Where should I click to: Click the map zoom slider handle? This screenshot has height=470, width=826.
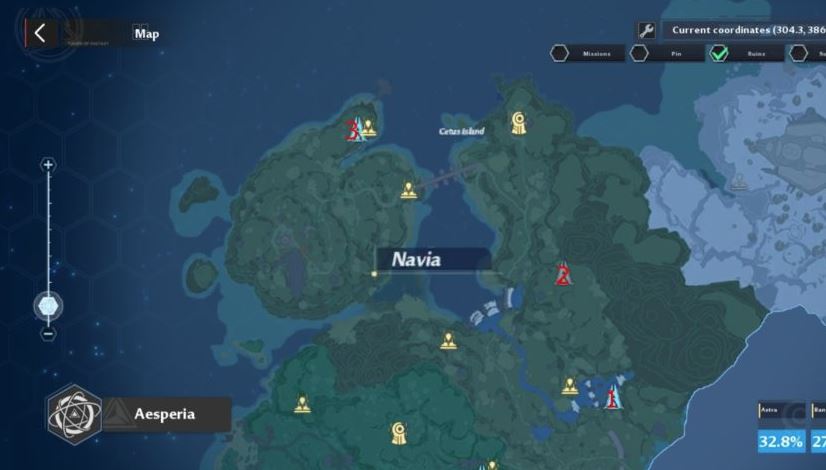point(48,305)
